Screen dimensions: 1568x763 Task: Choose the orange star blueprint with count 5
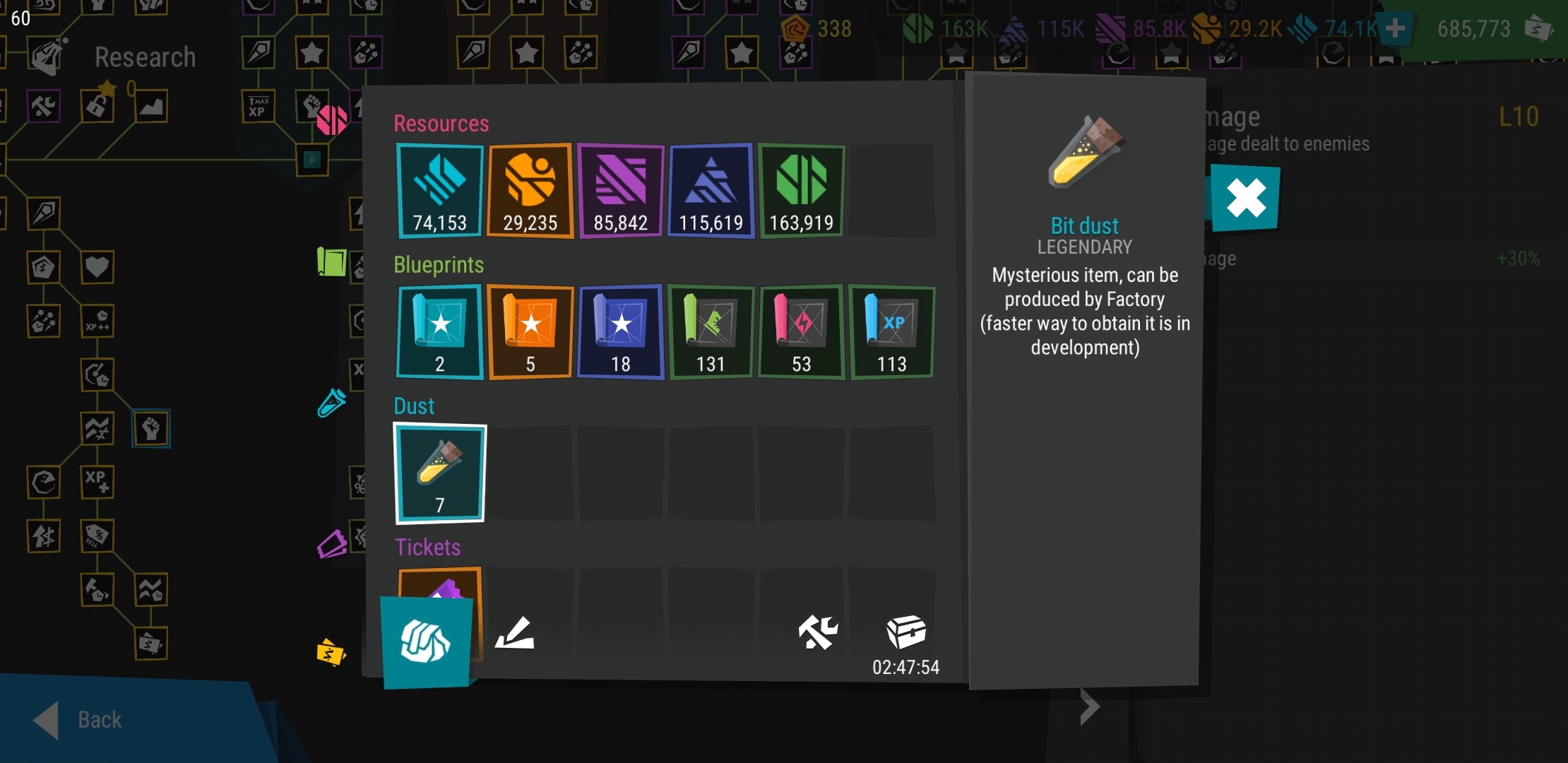click(530, 332)
